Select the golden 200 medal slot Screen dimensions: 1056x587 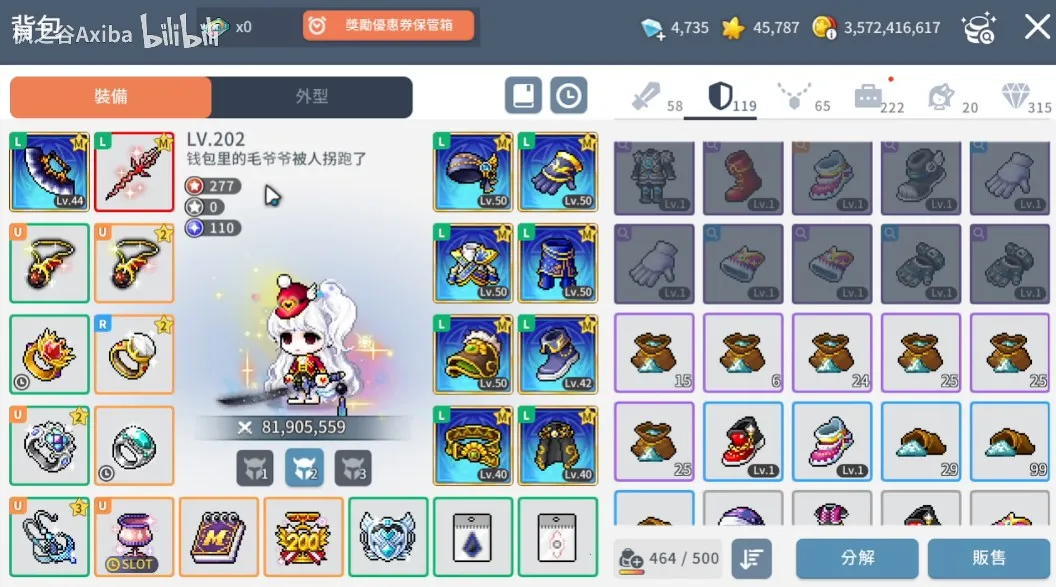[302, 537]
